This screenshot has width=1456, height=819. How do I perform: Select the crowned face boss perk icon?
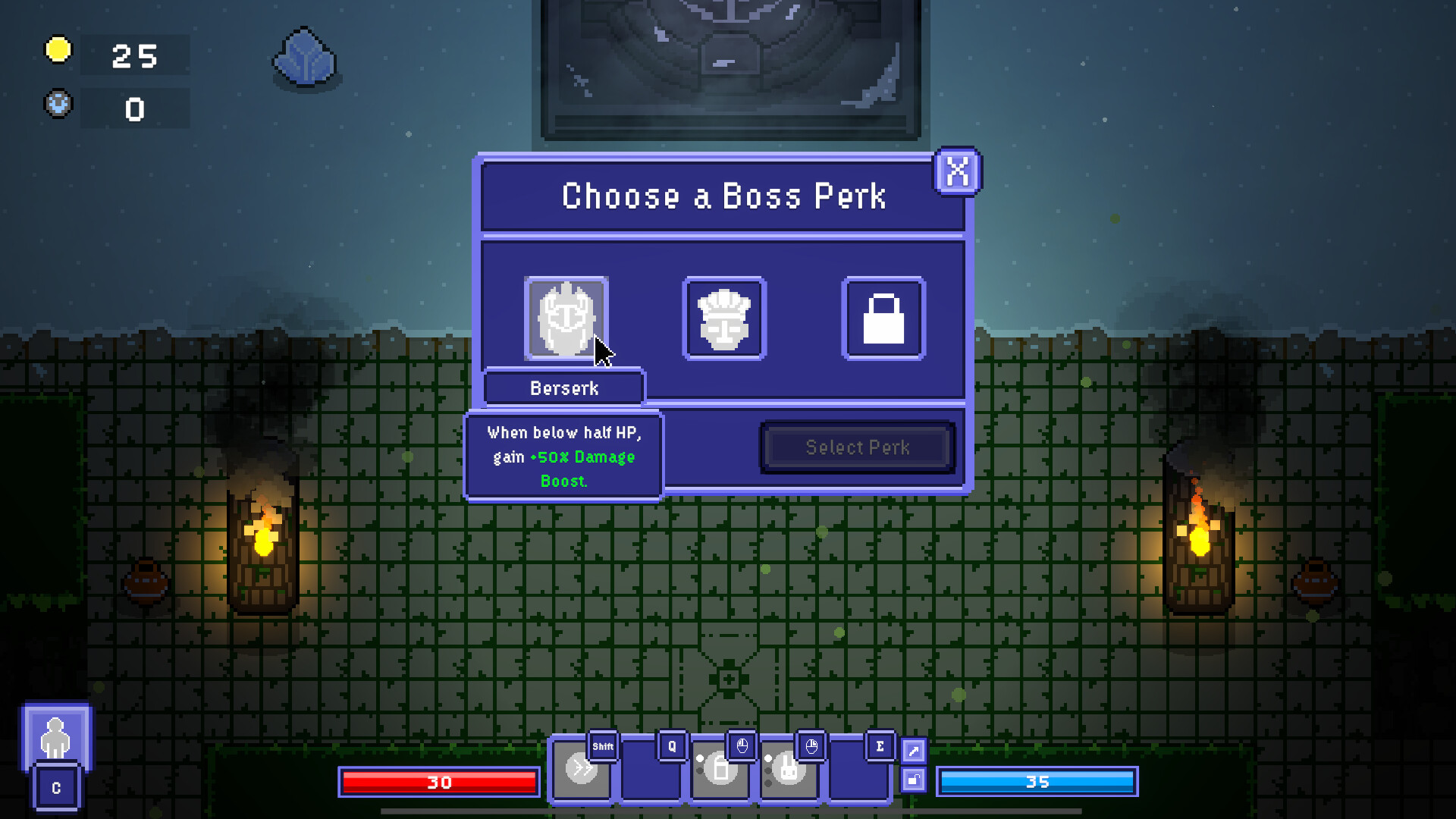tap(724, 318)
